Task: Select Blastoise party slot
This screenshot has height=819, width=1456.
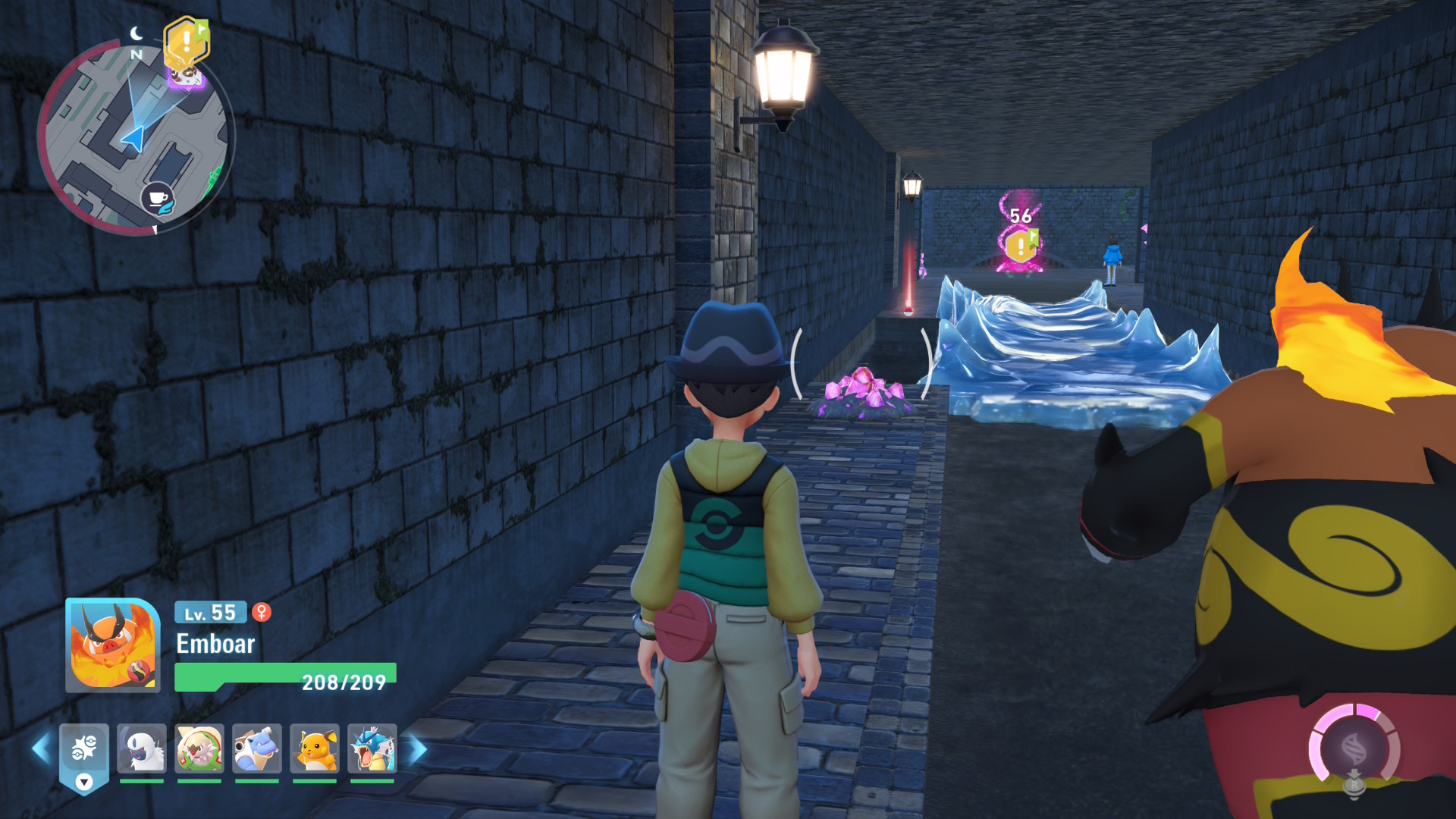Action: click(257, 748)
